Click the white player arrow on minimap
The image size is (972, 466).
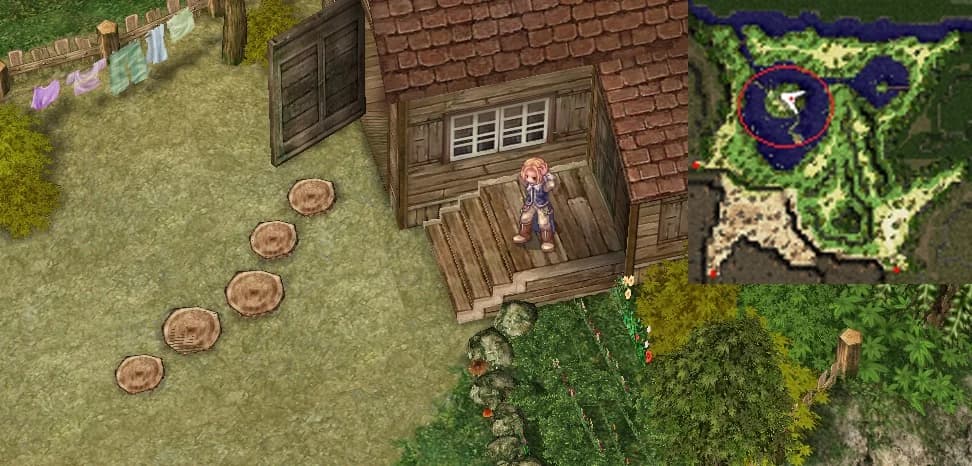[x=792, y=99]
